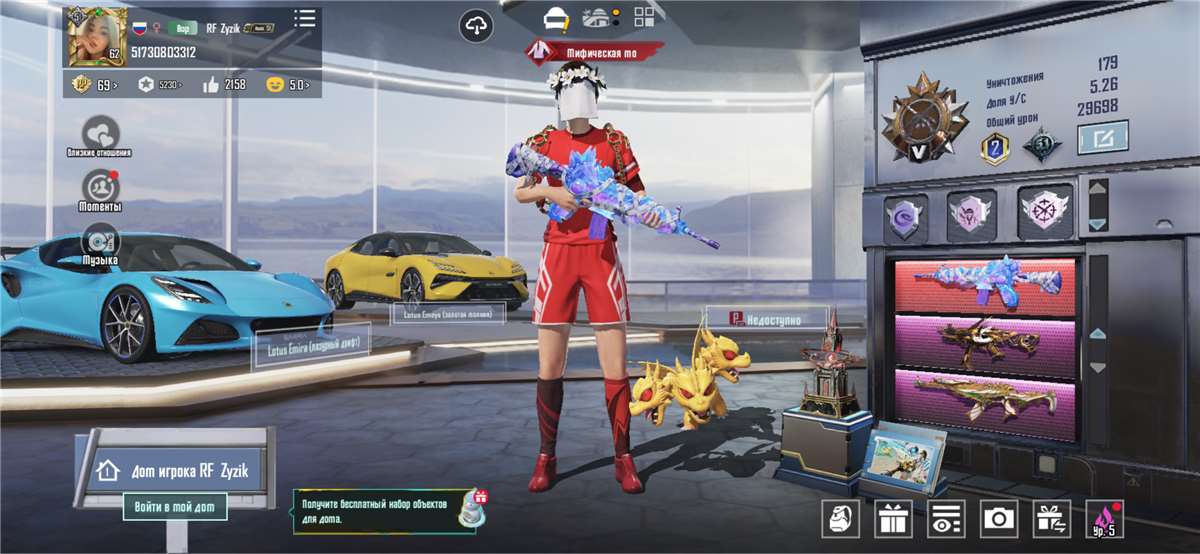1200x554 pixels.
Task: Edit the statistics card
Action: (1102, 137)
